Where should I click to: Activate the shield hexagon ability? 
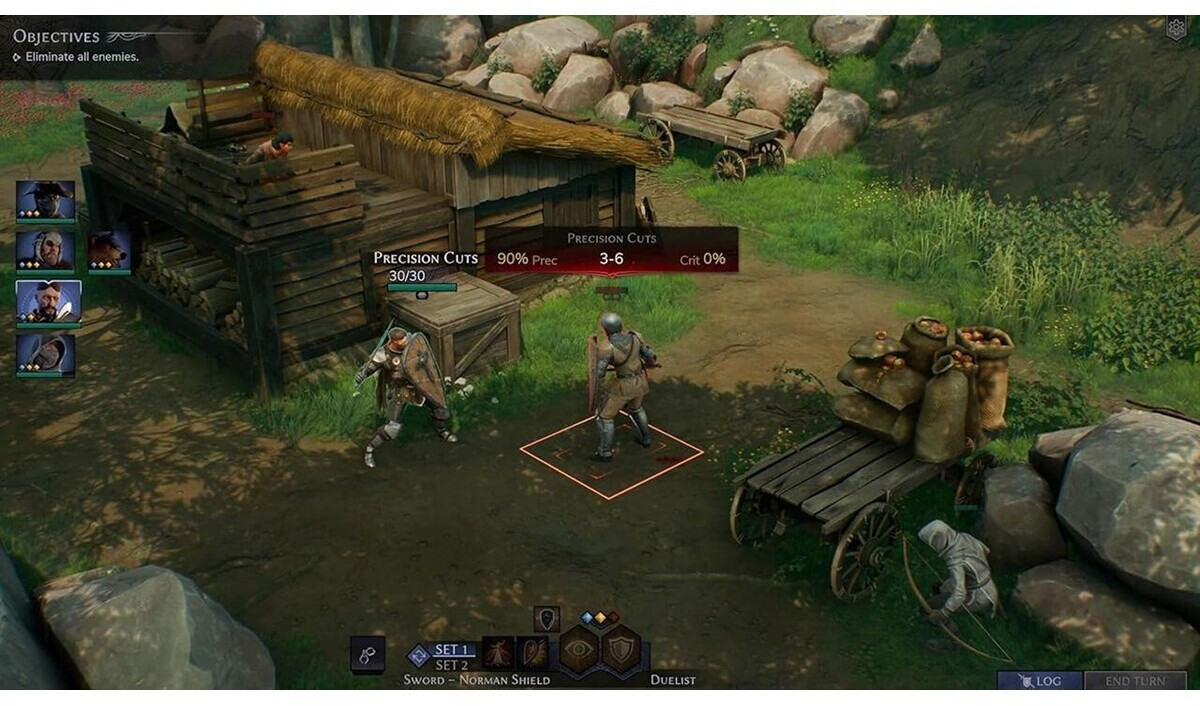click(x=621, y=650)
